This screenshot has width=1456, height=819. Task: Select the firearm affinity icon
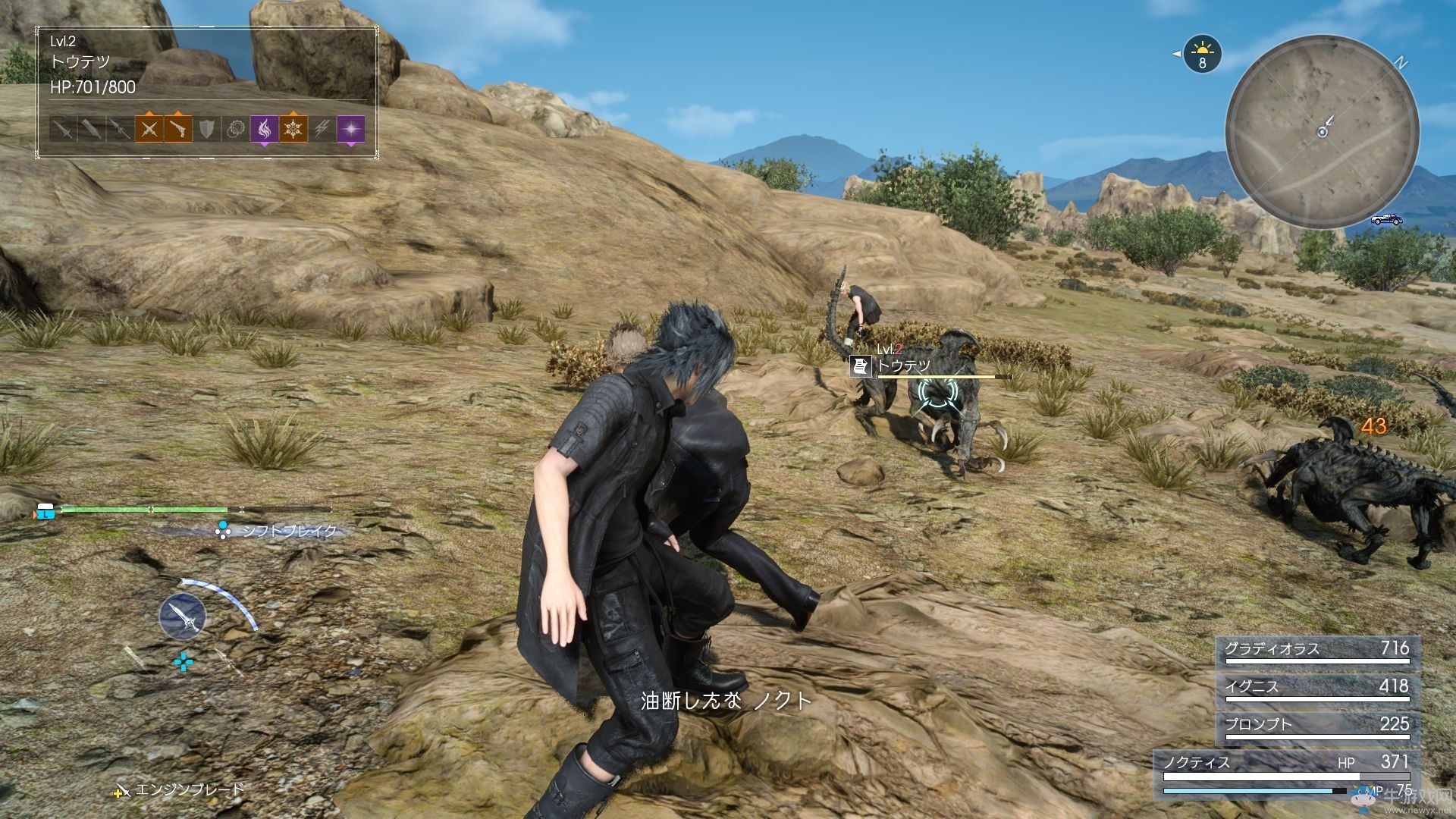178,129
